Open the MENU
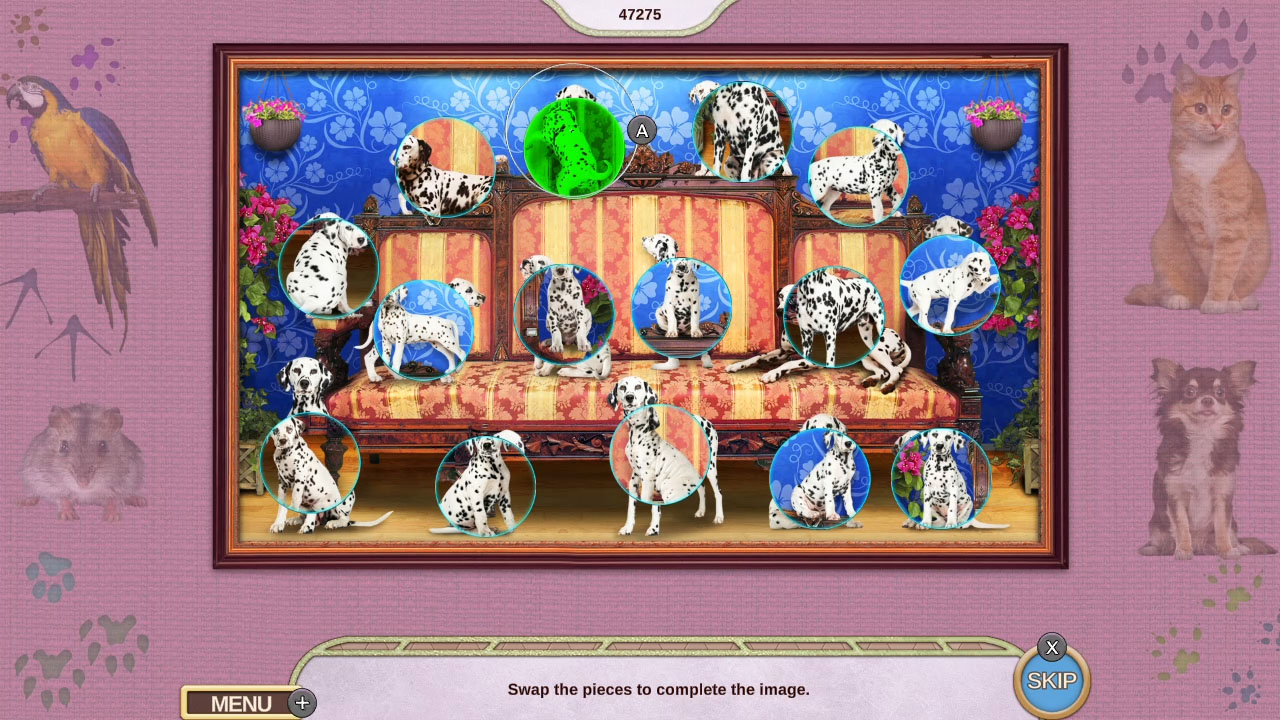Image resolution: width=1280 pixels, height=720 pixels. [240, 703]
